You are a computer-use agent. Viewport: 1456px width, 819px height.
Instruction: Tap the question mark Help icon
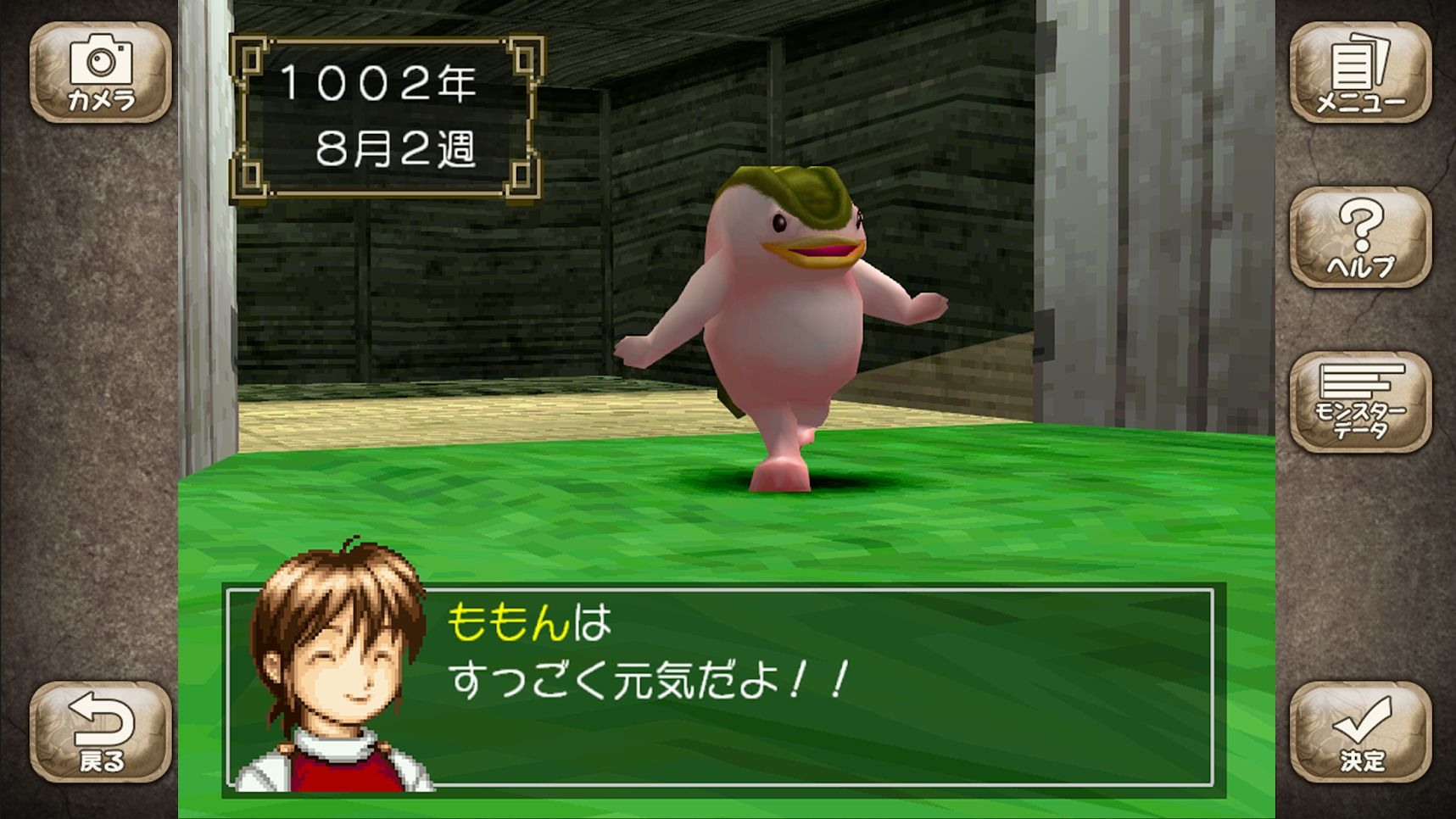tap(1360, 237)
